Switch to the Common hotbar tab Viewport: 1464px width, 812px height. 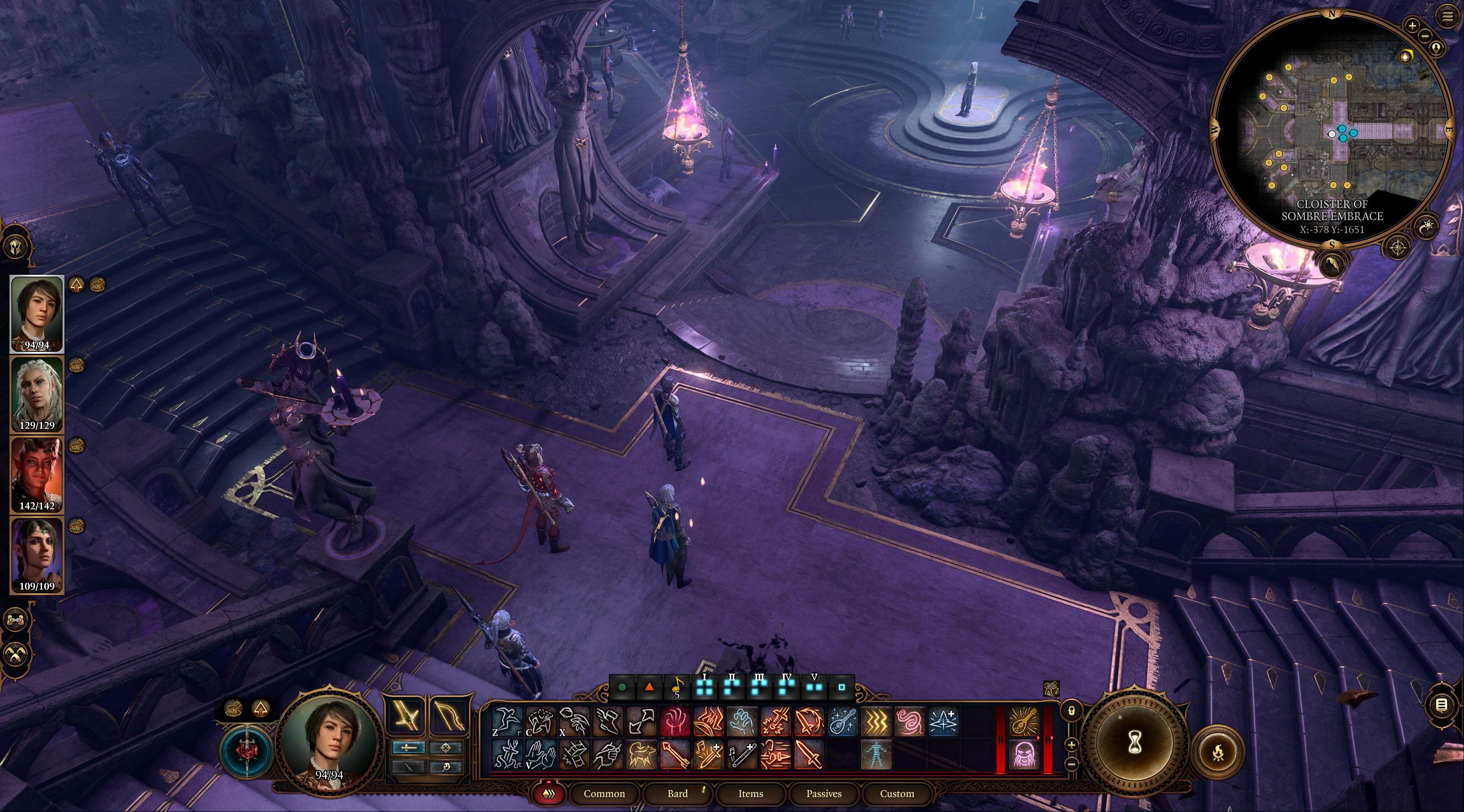click(604, 793)
